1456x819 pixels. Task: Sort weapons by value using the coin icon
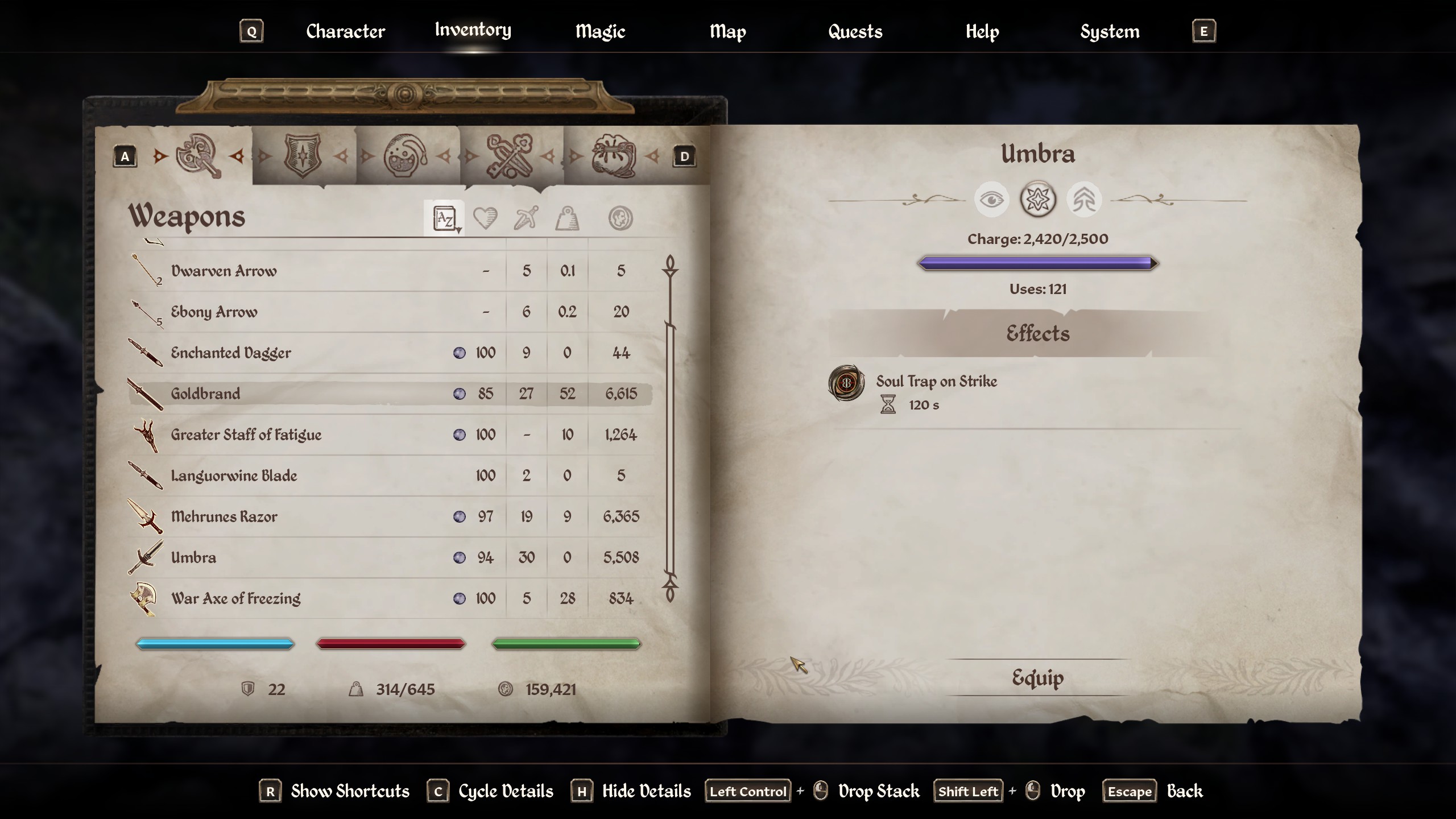621,218
